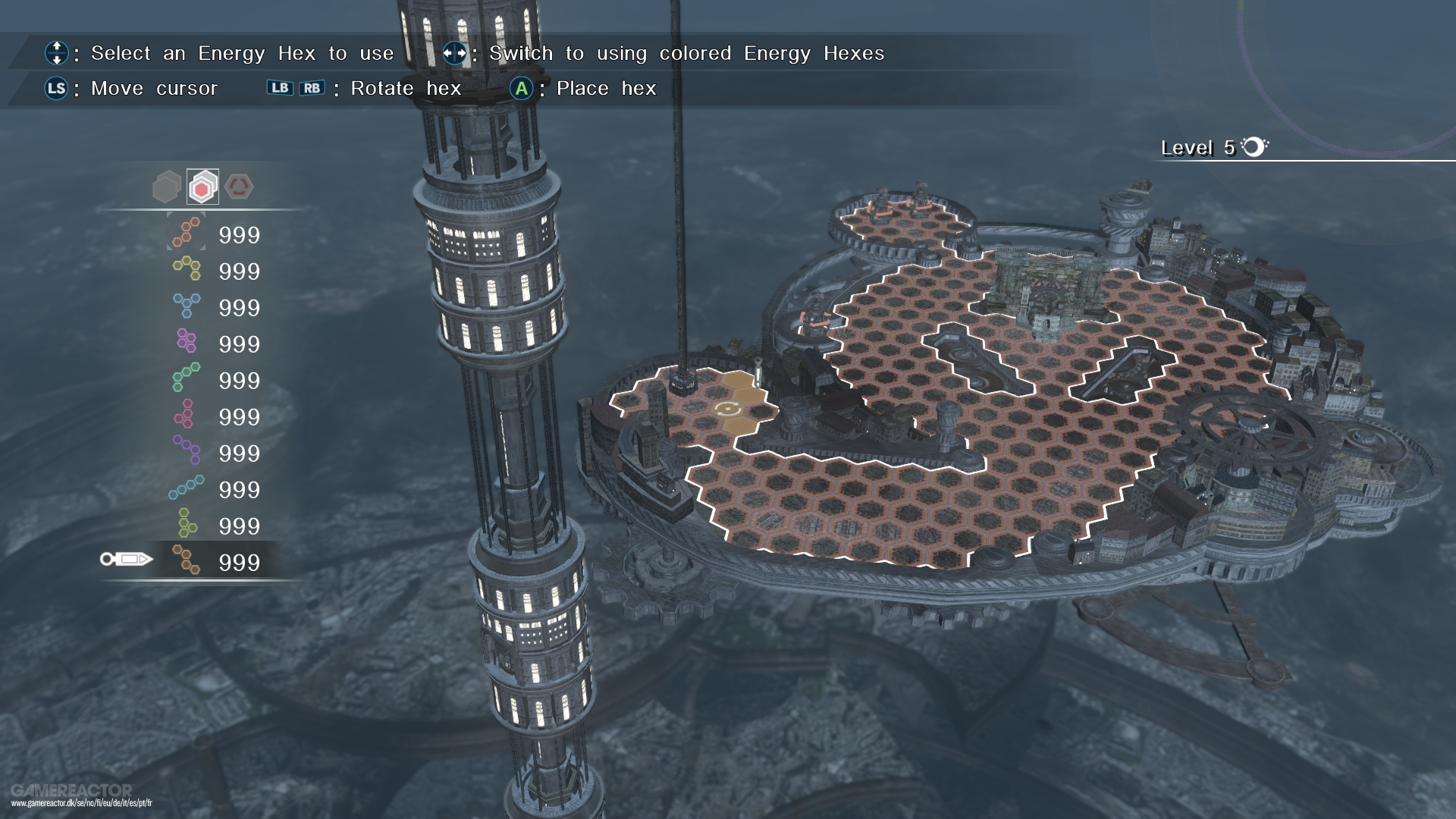1456x819 pixels.
Task: Select the pink Energy Hex piece
Action: click(x=185, y=415)
